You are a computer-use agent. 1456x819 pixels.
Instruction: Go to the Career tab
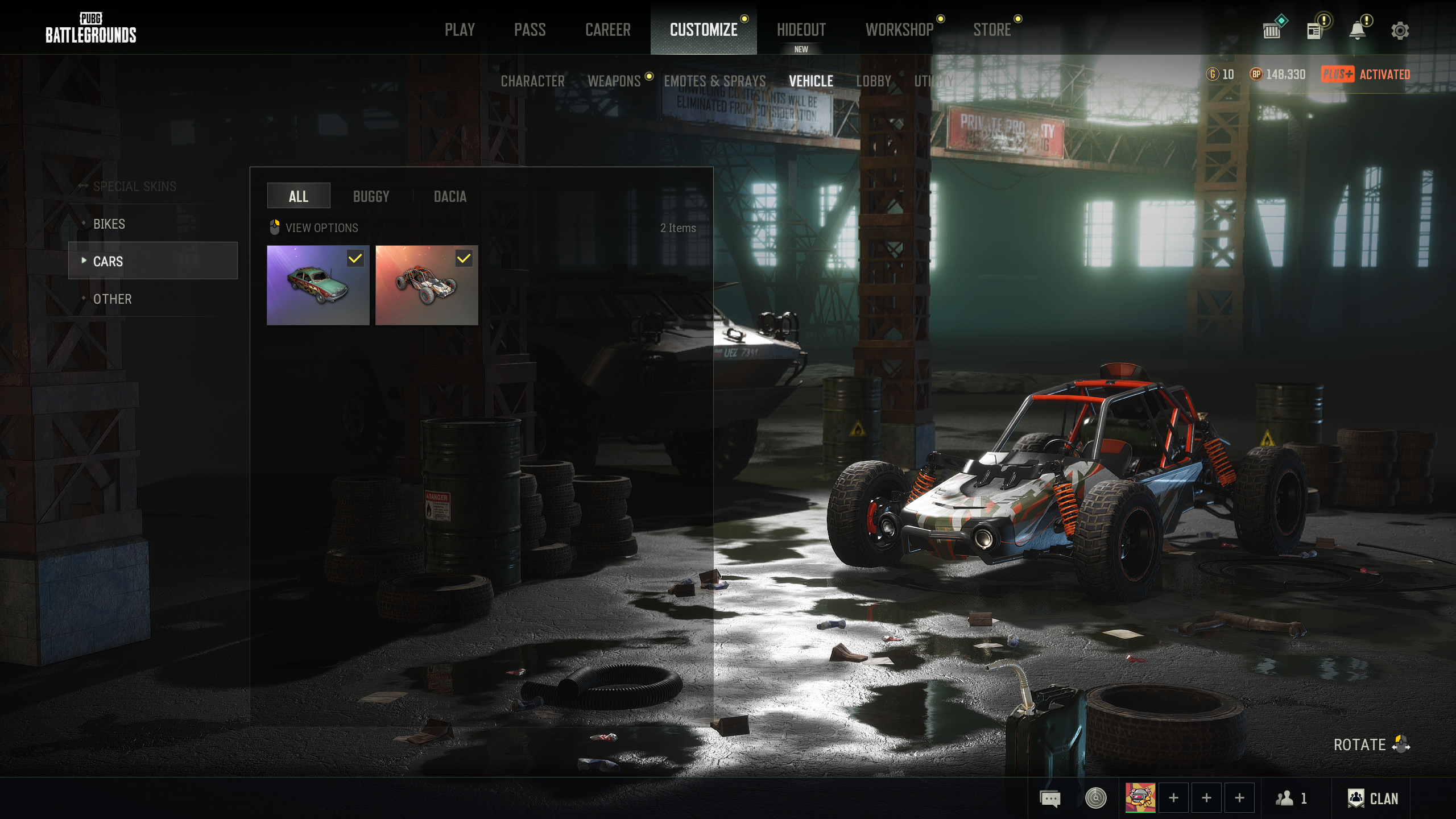coord(607,30)
